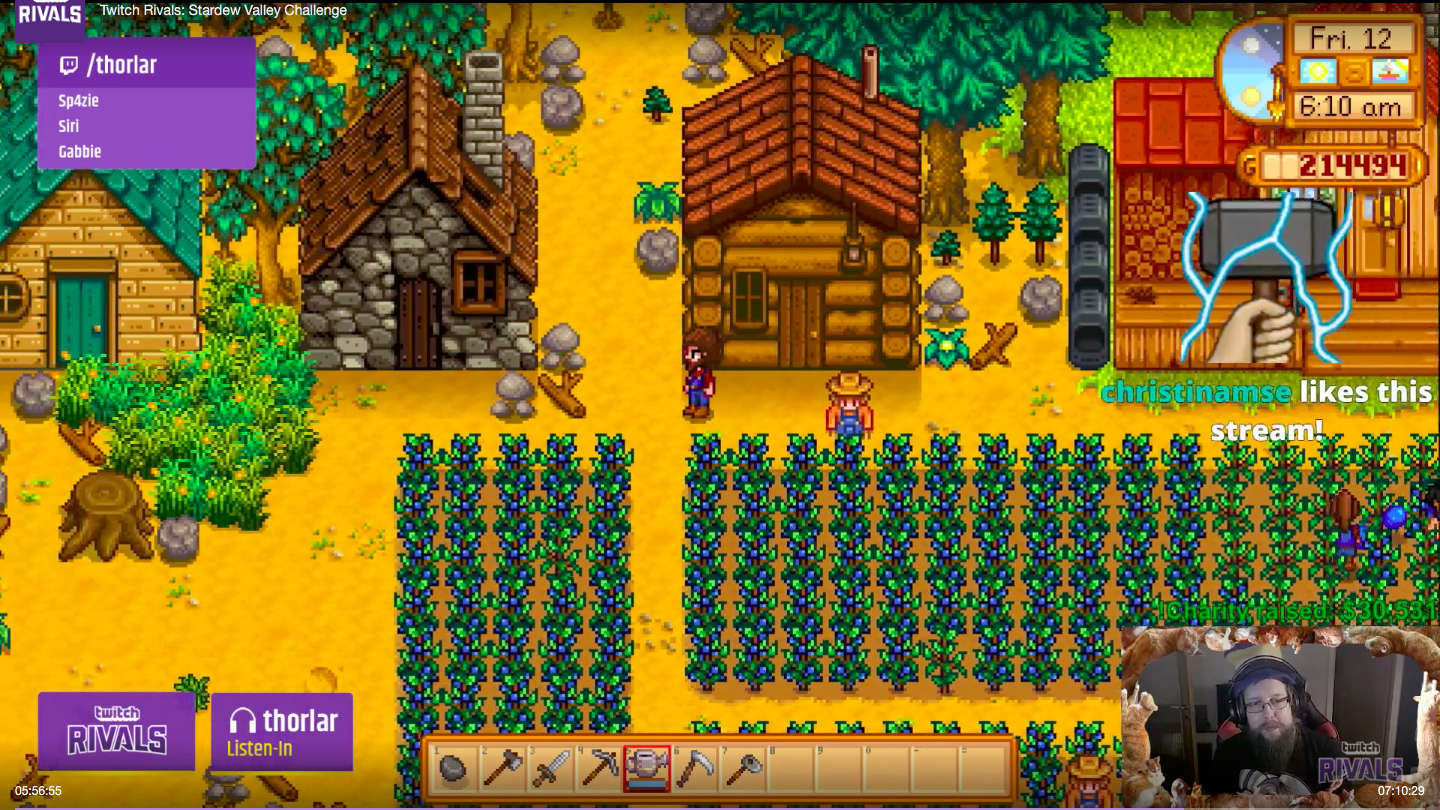The width and height of the screenshot is (1440, 810).
Task: Click the festival icon next to the weather
Action: pyautogui.click(x=1390, y=70)
